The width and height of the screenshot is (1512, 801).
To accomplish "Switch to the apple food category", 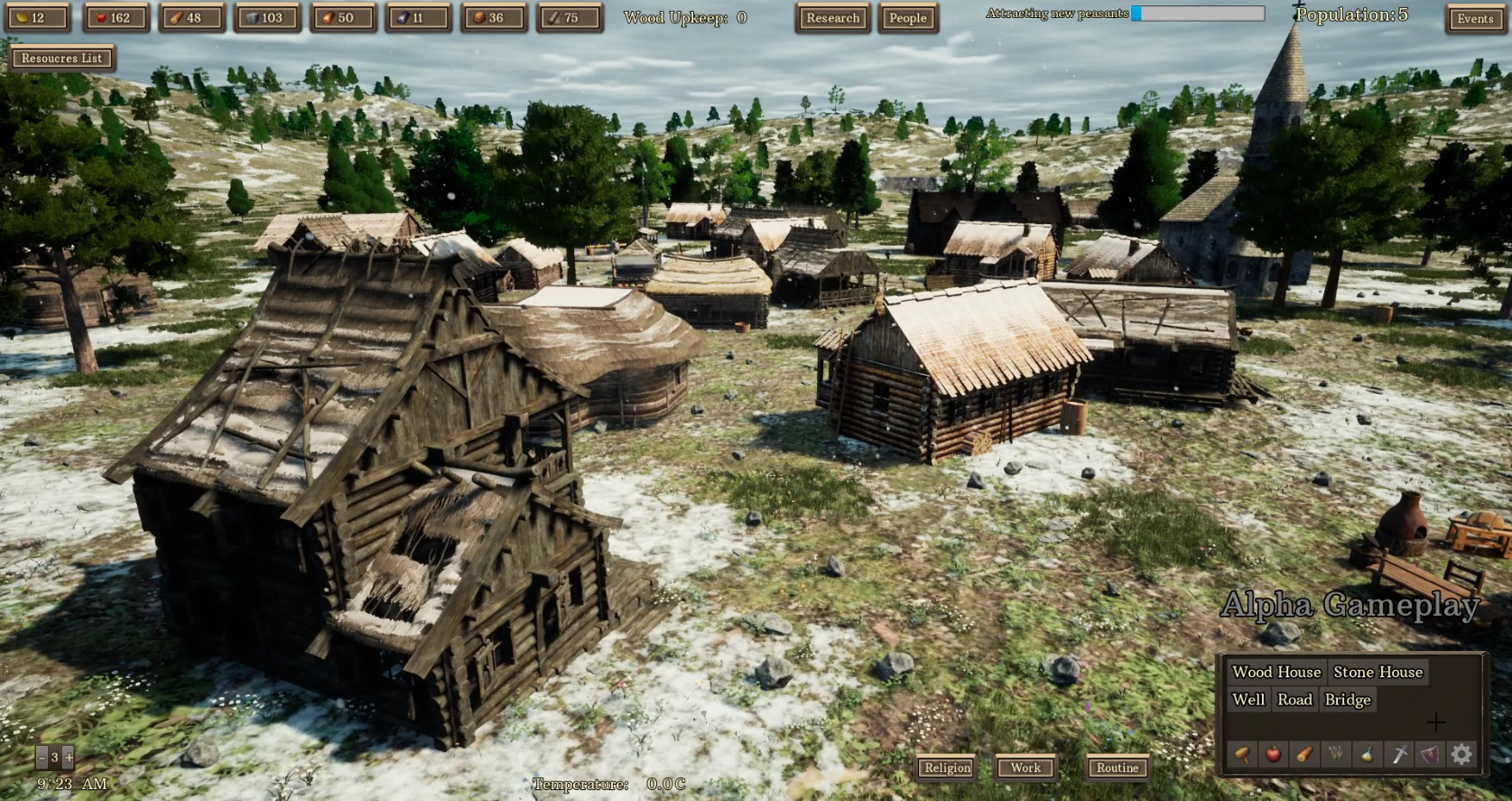I will [1273, 754].
